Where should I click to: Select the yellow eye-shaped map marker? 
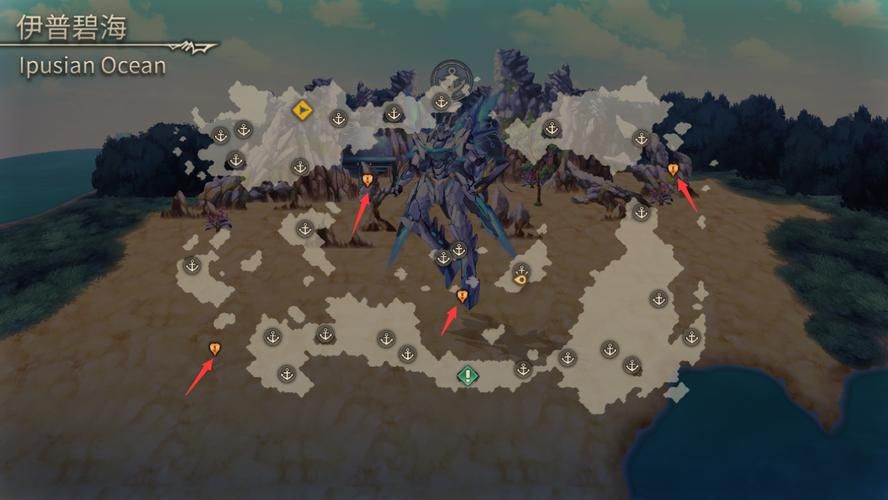pos(520,281)
